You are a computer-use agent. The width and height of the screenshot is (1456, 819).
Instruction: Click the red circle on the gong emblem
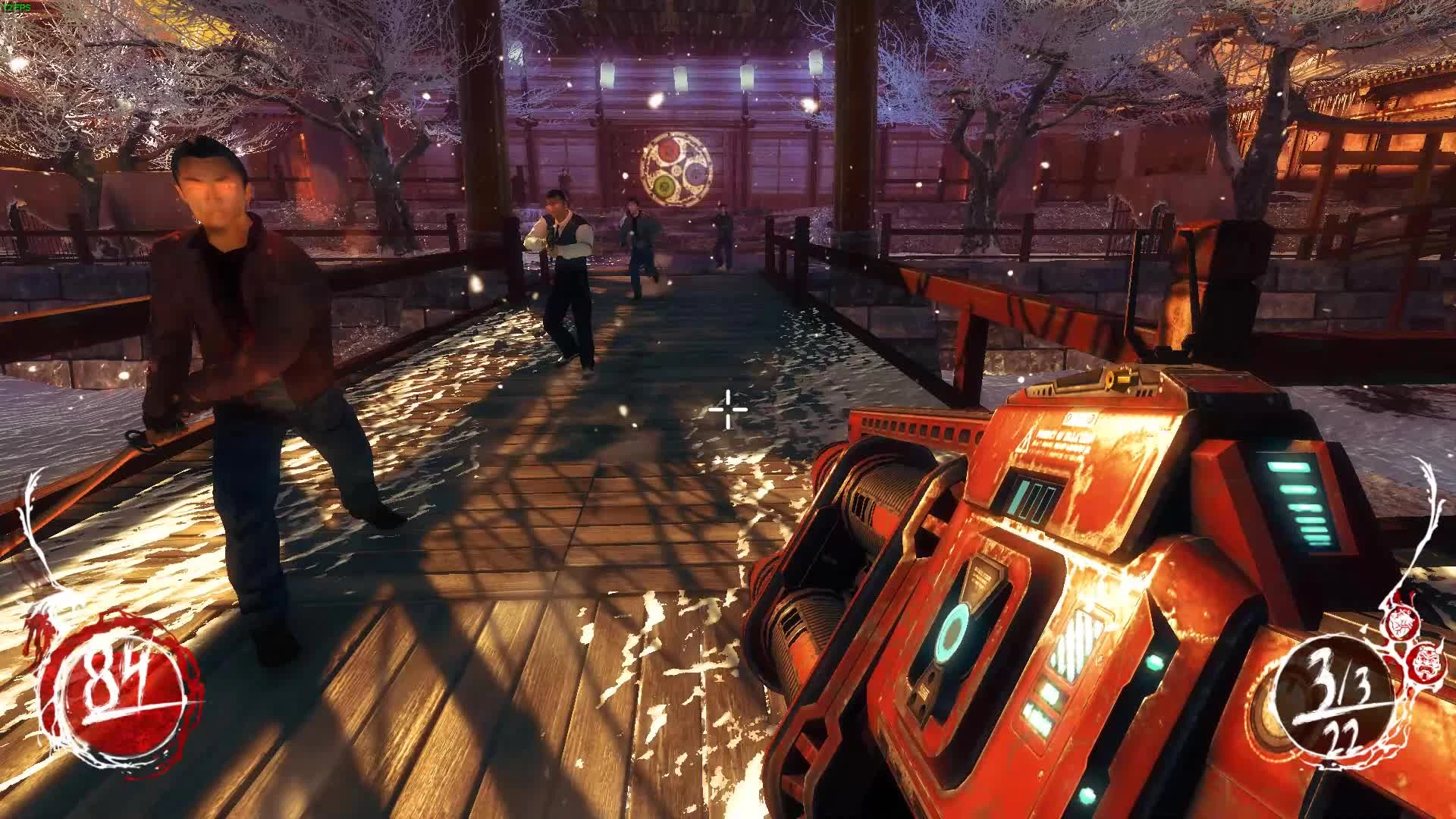669,150
